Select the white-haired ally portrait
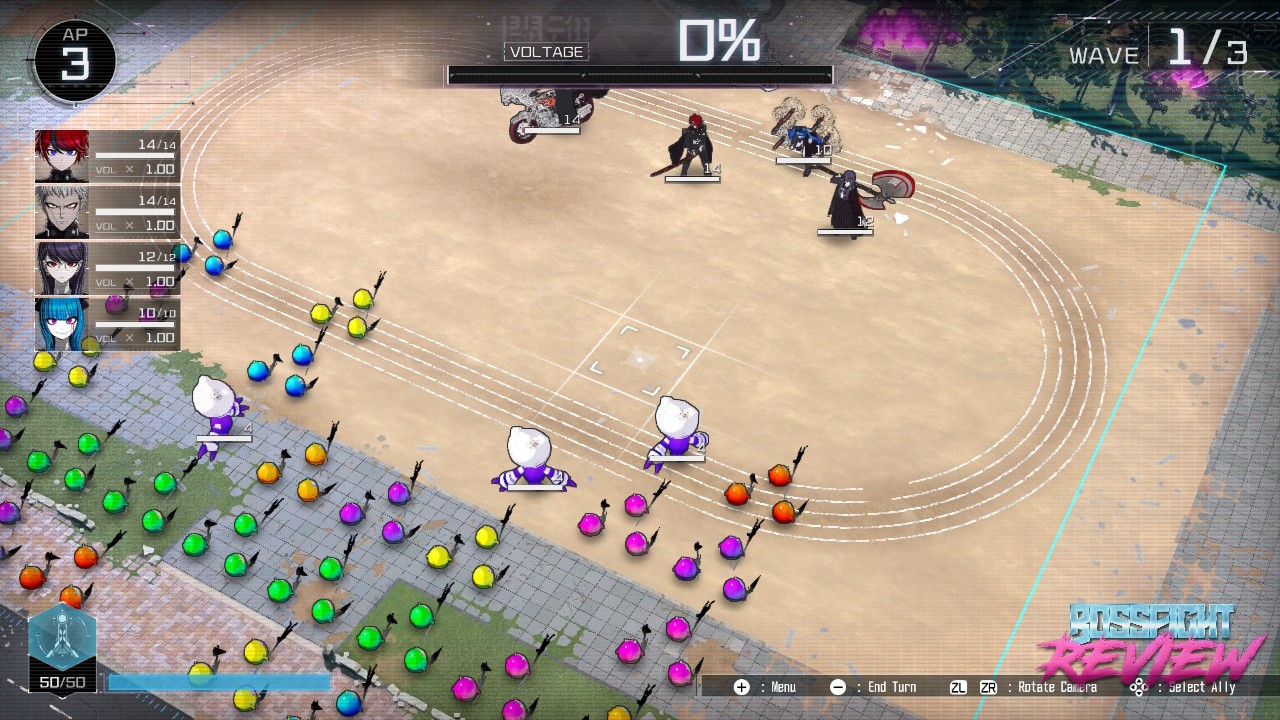 [x=62, y=212]
